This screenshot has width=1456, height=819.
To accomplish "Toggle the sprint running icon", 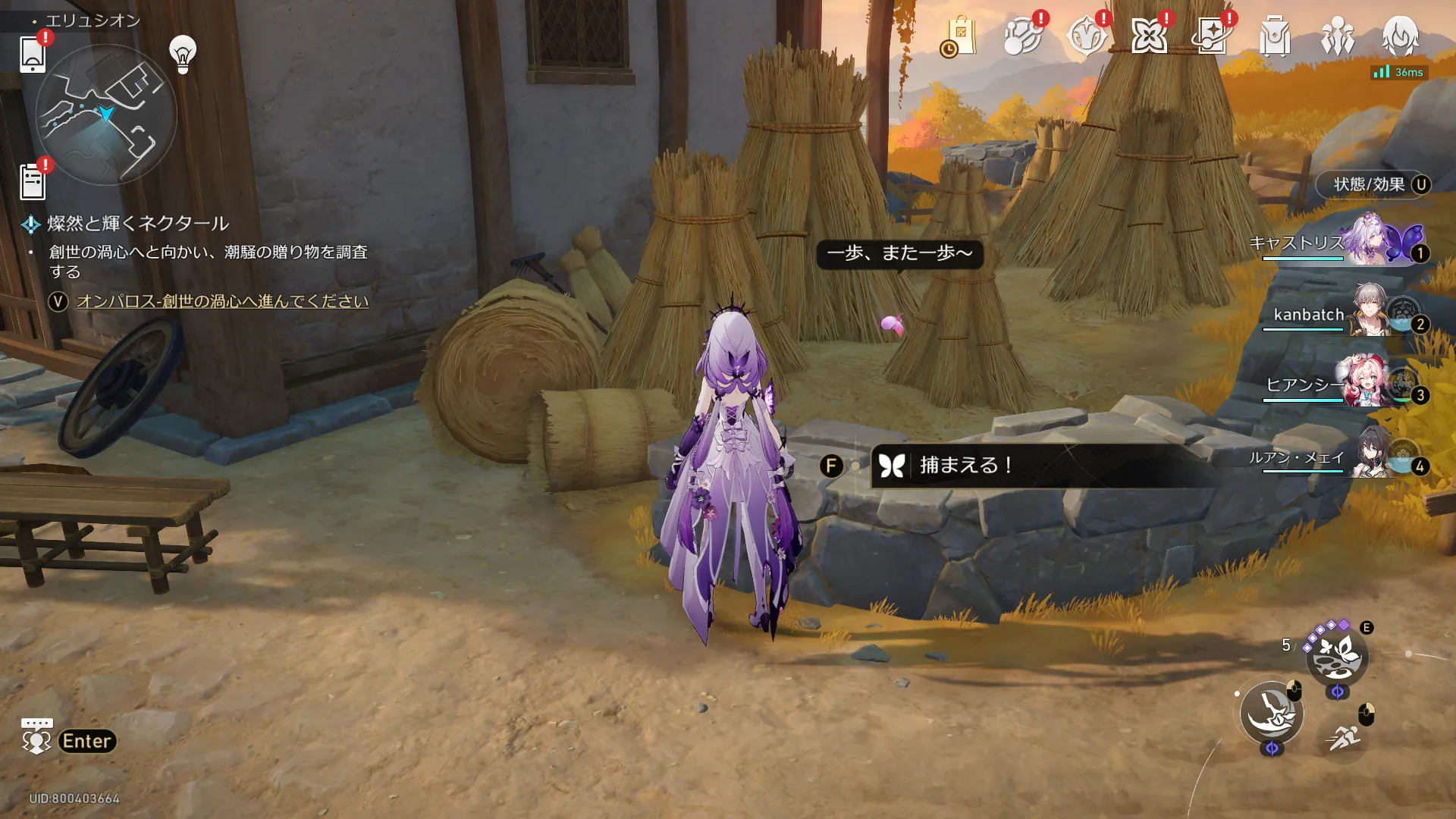I will tap(1343, 736).
